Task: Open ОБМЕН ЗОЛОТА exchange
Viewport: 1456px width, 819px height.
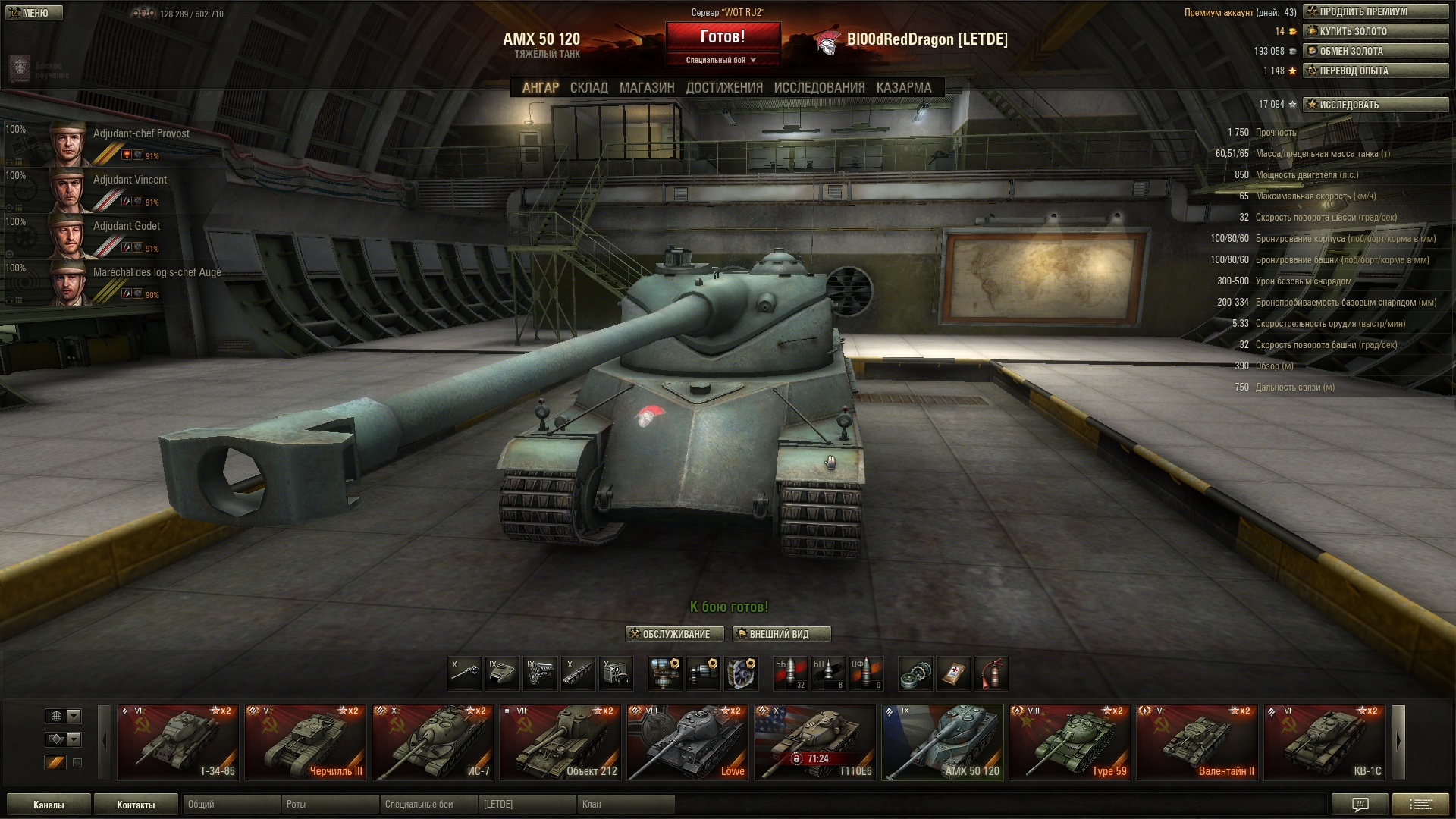Action: (x=1375, y=52)
